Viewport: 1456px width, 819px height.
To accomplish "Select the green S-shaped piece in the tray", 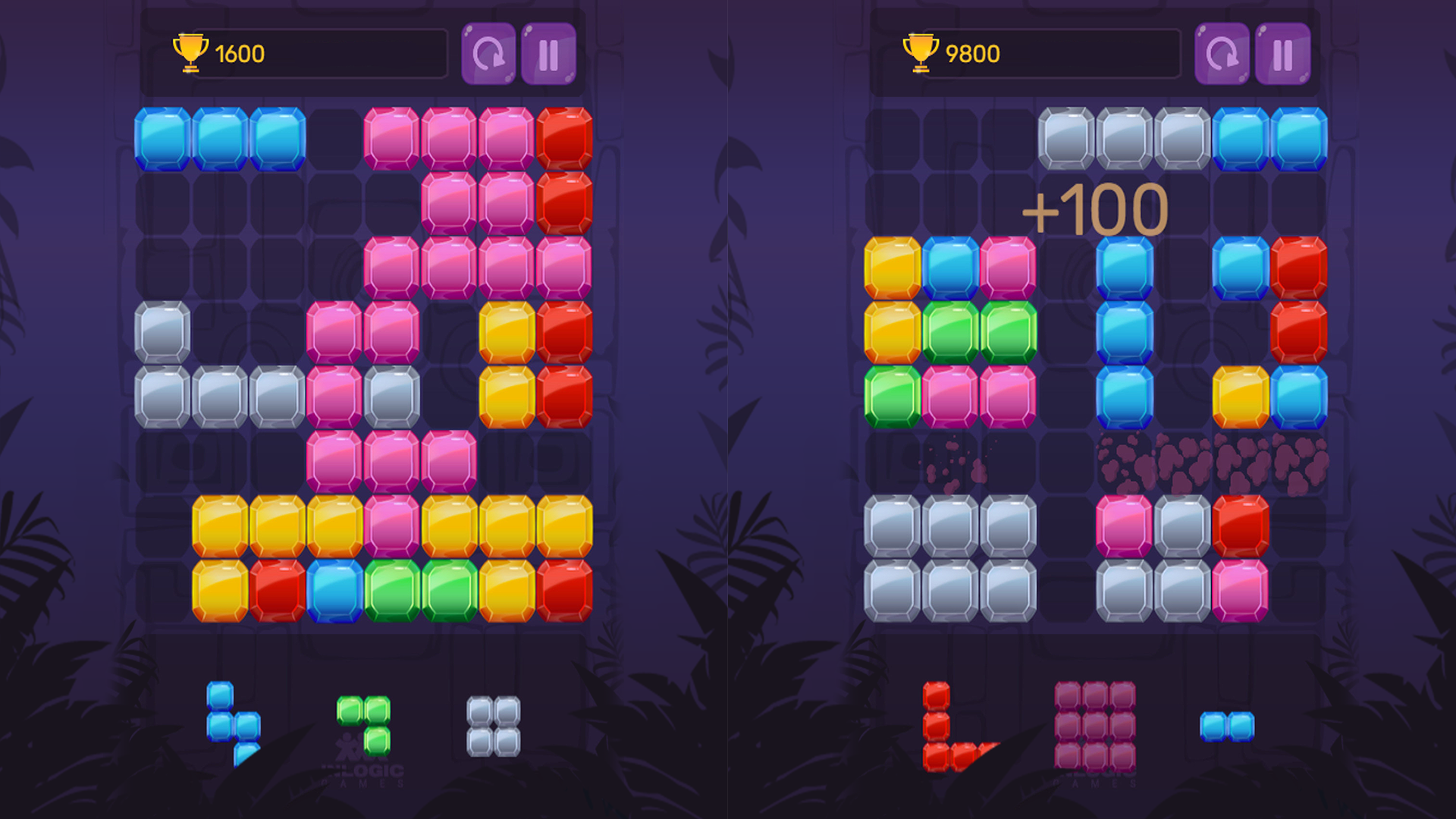I will (364, 724).
